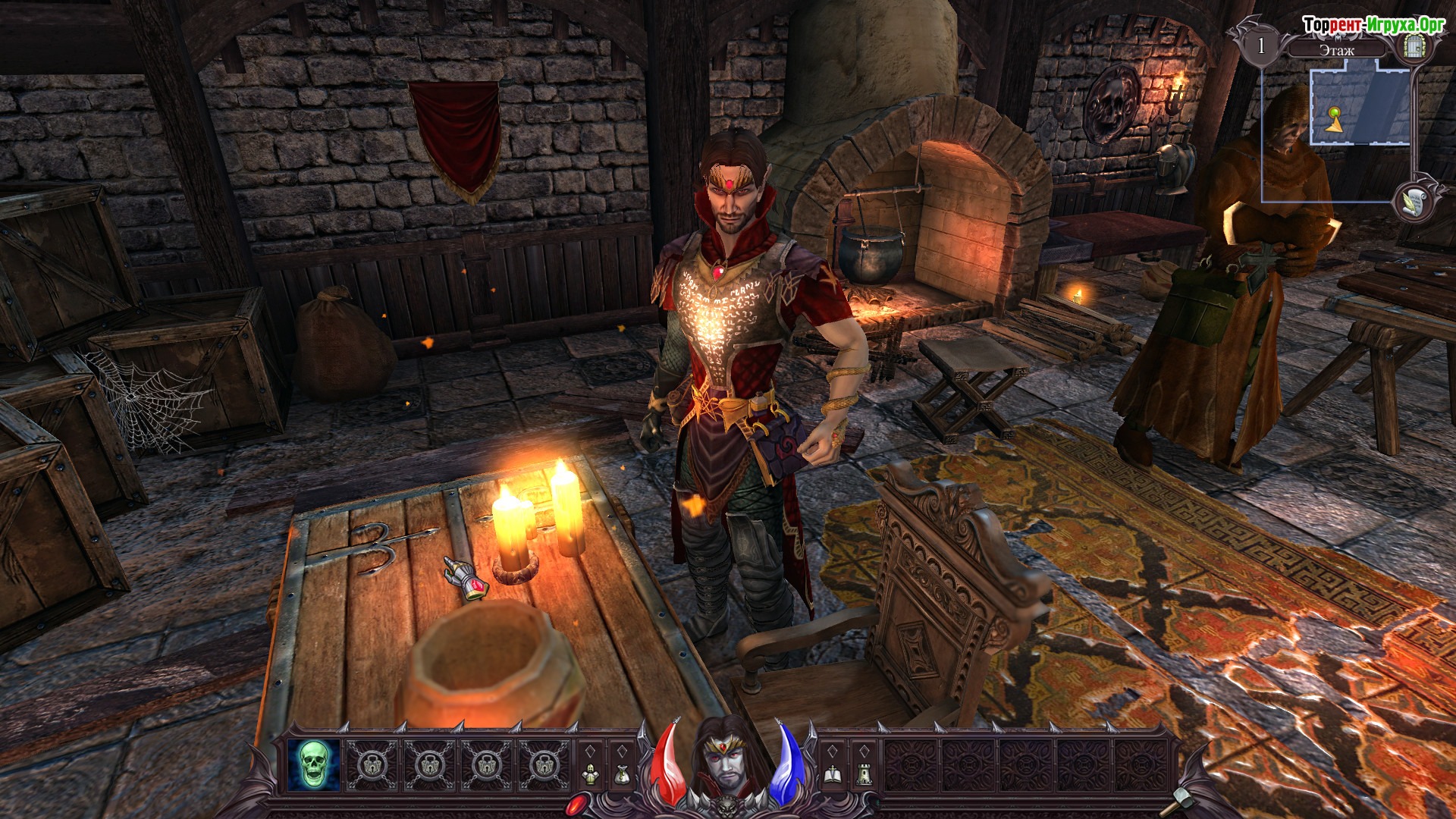
Task: Open the armor equipment panel icon
Action: (590, 774)
